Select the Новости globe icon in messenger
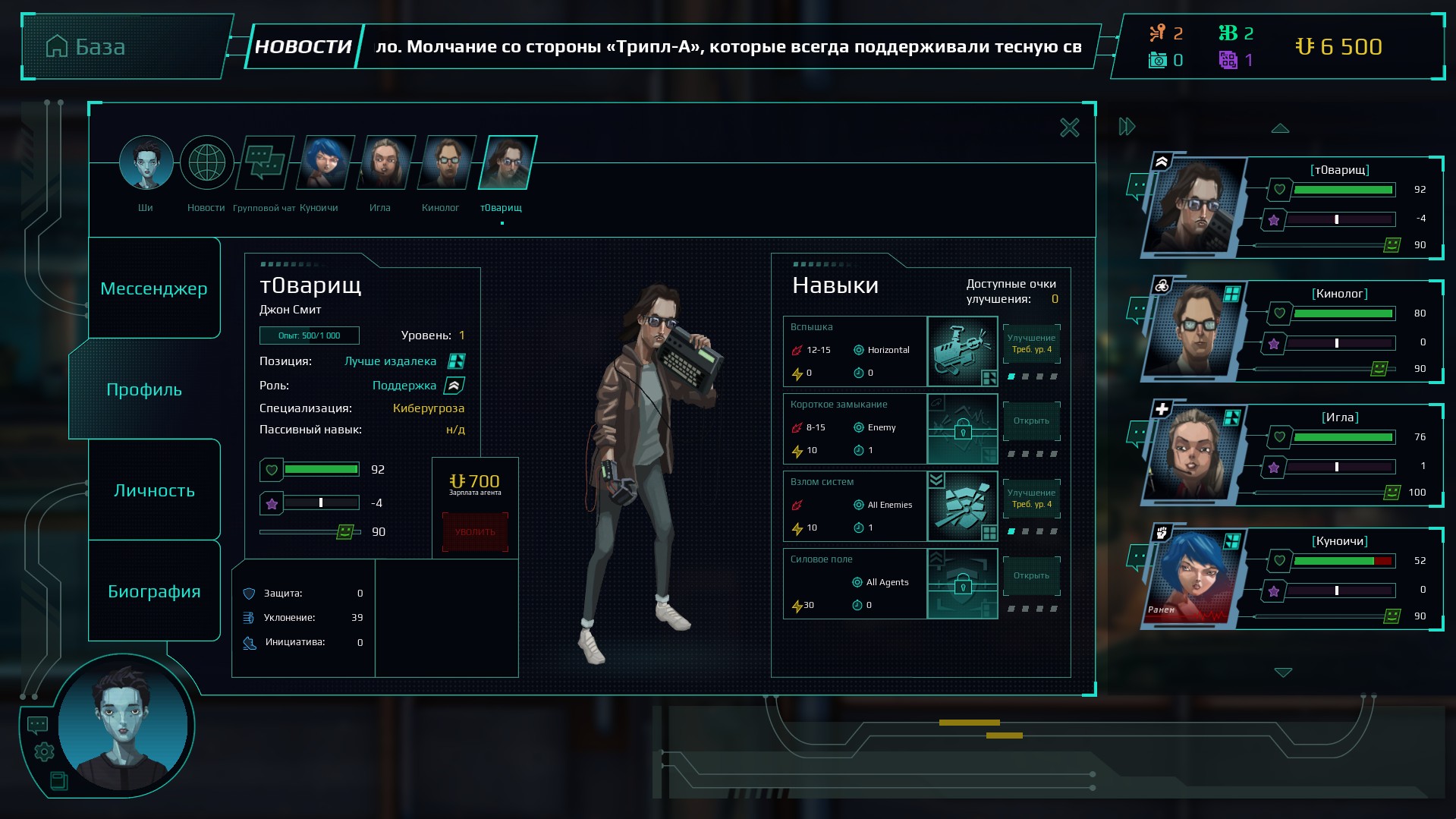Screen dimensions: 1456x819 [206, 162]
